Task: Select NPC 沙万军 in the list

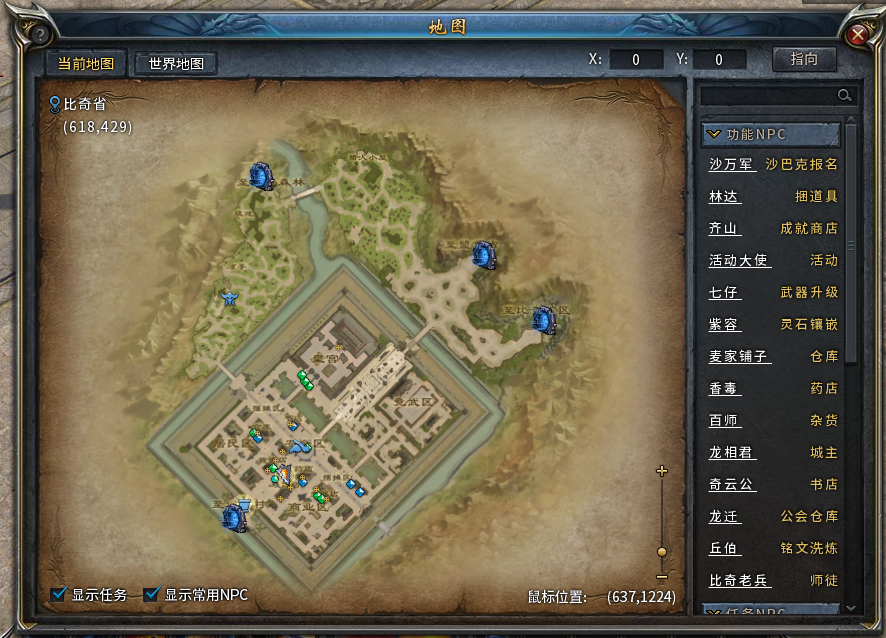Action: pyautogui.click(x=731, y=164)
